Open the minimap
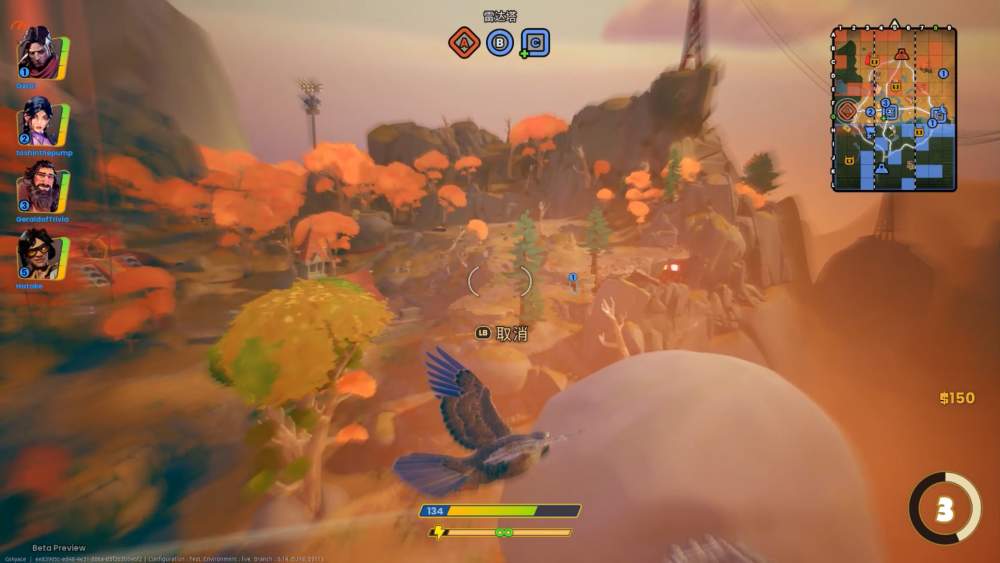The width and height of the screenshot is (1000, 563). pos(894,108)
